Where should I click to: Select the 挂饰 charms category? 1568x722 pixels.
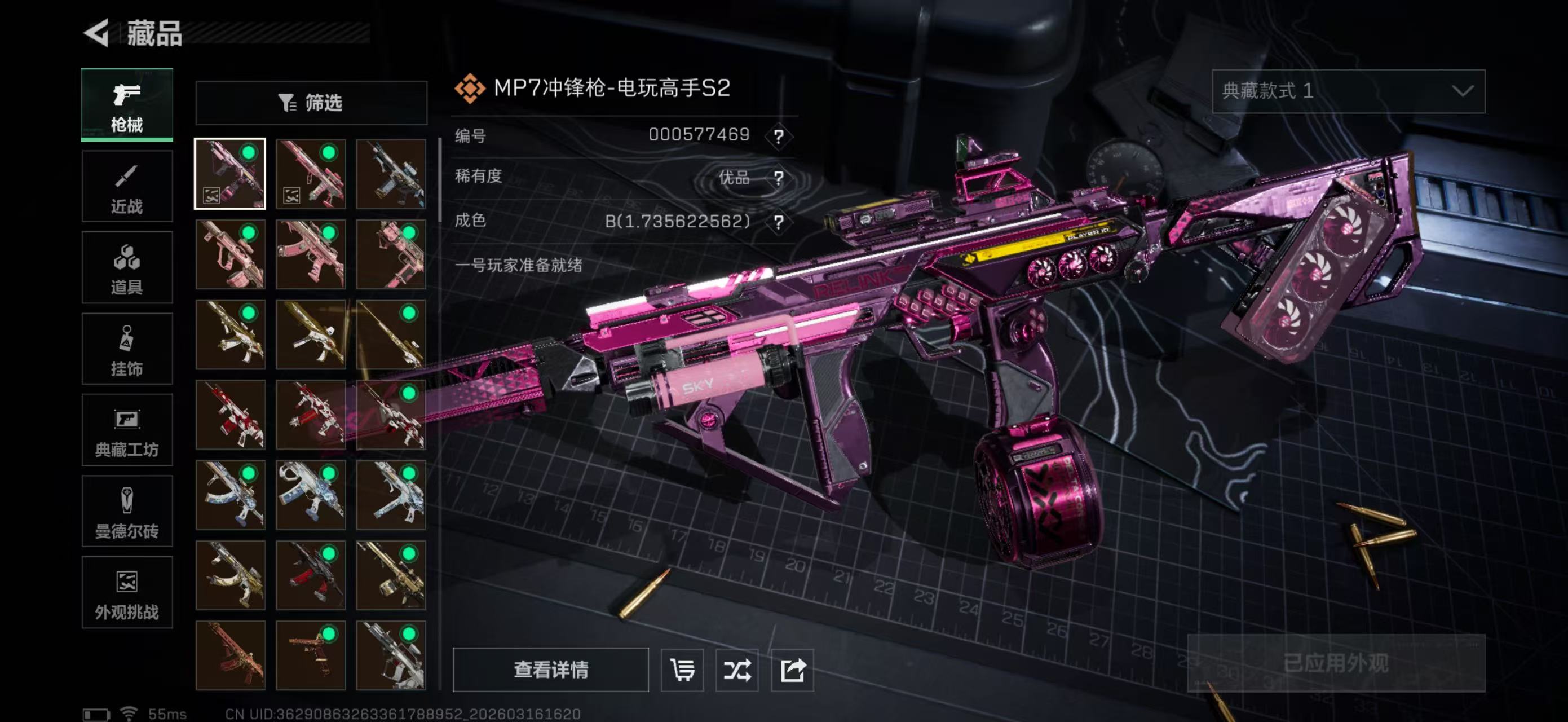(127, 349)
